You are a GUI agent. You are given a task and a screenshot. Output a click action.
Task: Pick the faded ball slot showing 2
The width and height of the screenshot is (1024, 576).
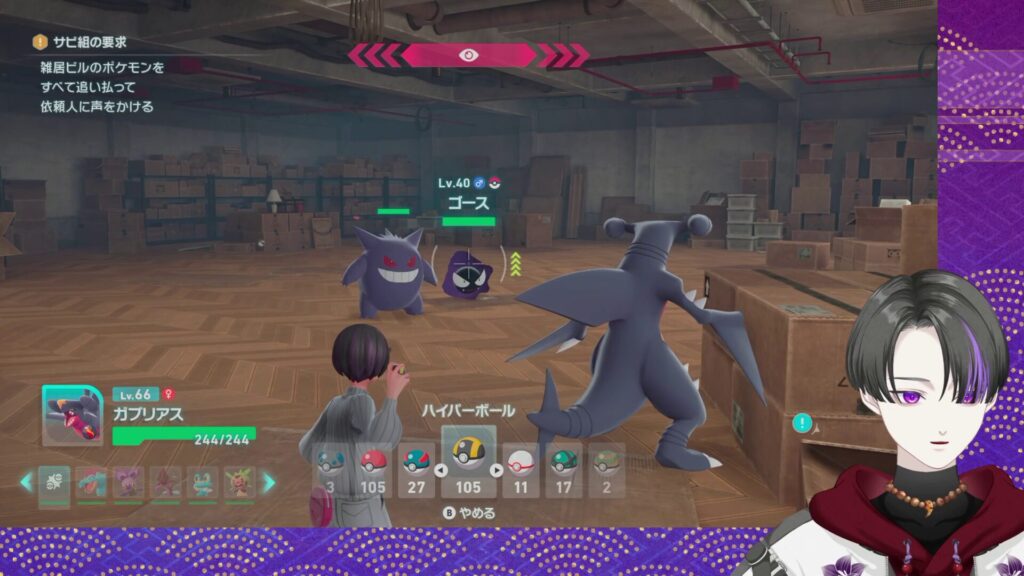[605, 469]
